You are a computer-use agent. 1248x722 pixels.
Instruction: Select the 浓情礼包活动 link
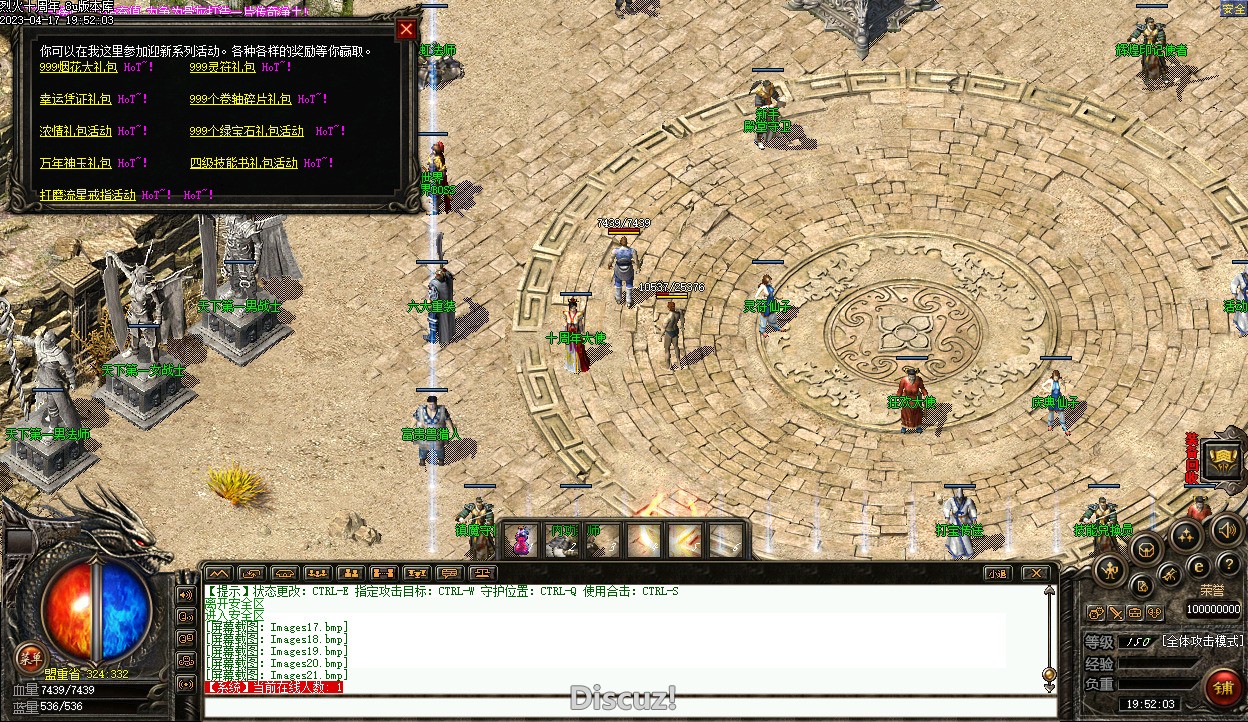[75, 131]
